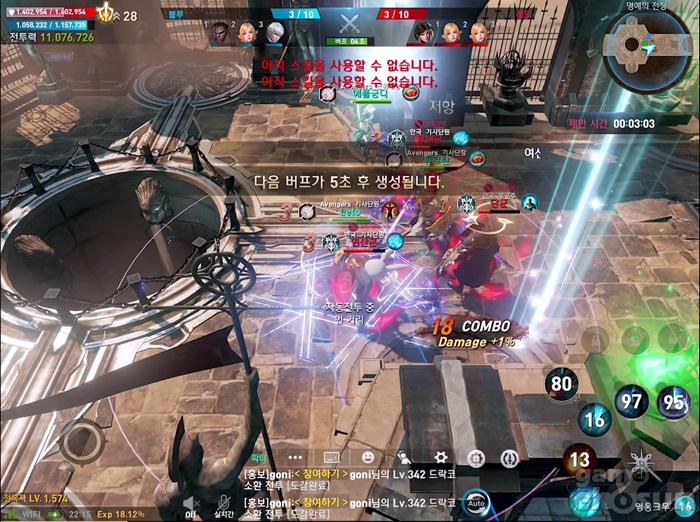This screenshot has height=522, width=700.
Task: Select the dark-skinned blue team hero portrait
Action: 221,33
